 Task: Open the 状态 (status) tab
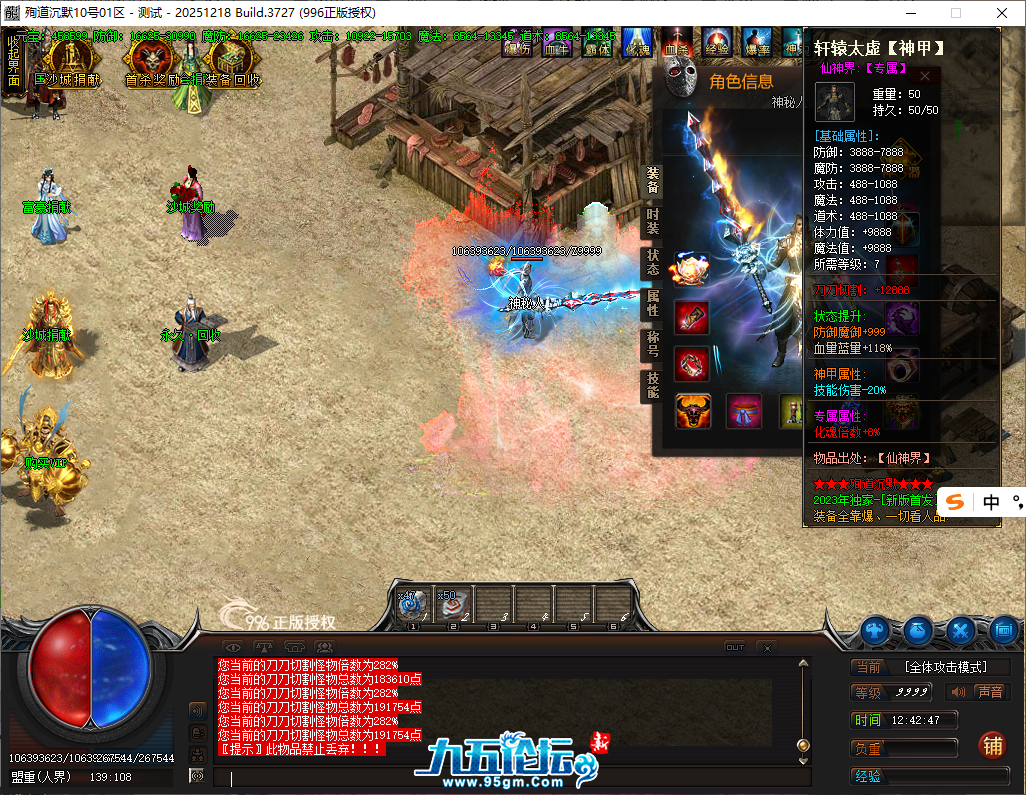(652, 262)
